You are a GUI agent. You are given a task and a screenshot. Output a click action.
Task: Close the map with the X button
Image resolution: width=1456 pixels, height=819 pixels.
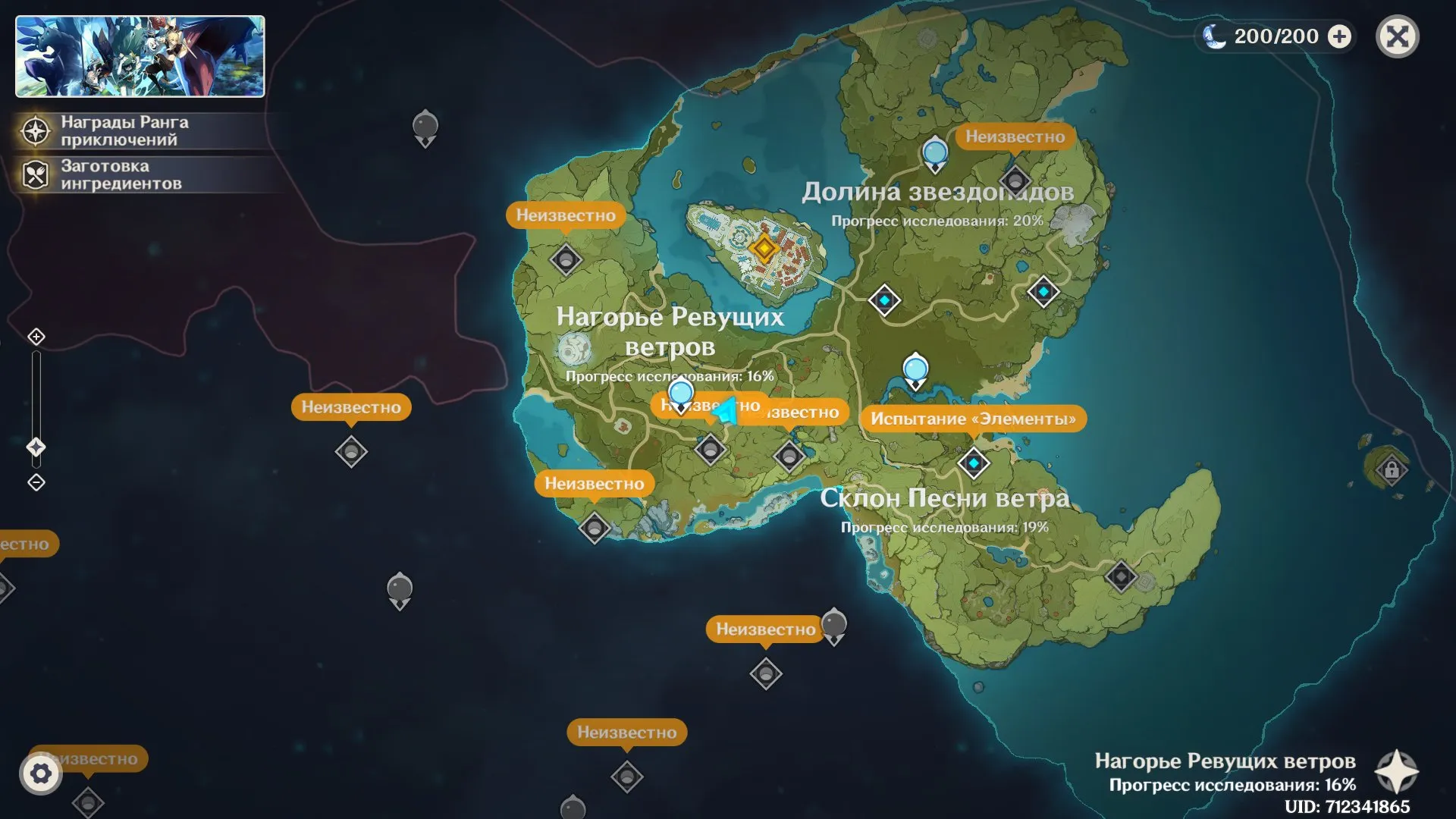(x=1397, y=36)
